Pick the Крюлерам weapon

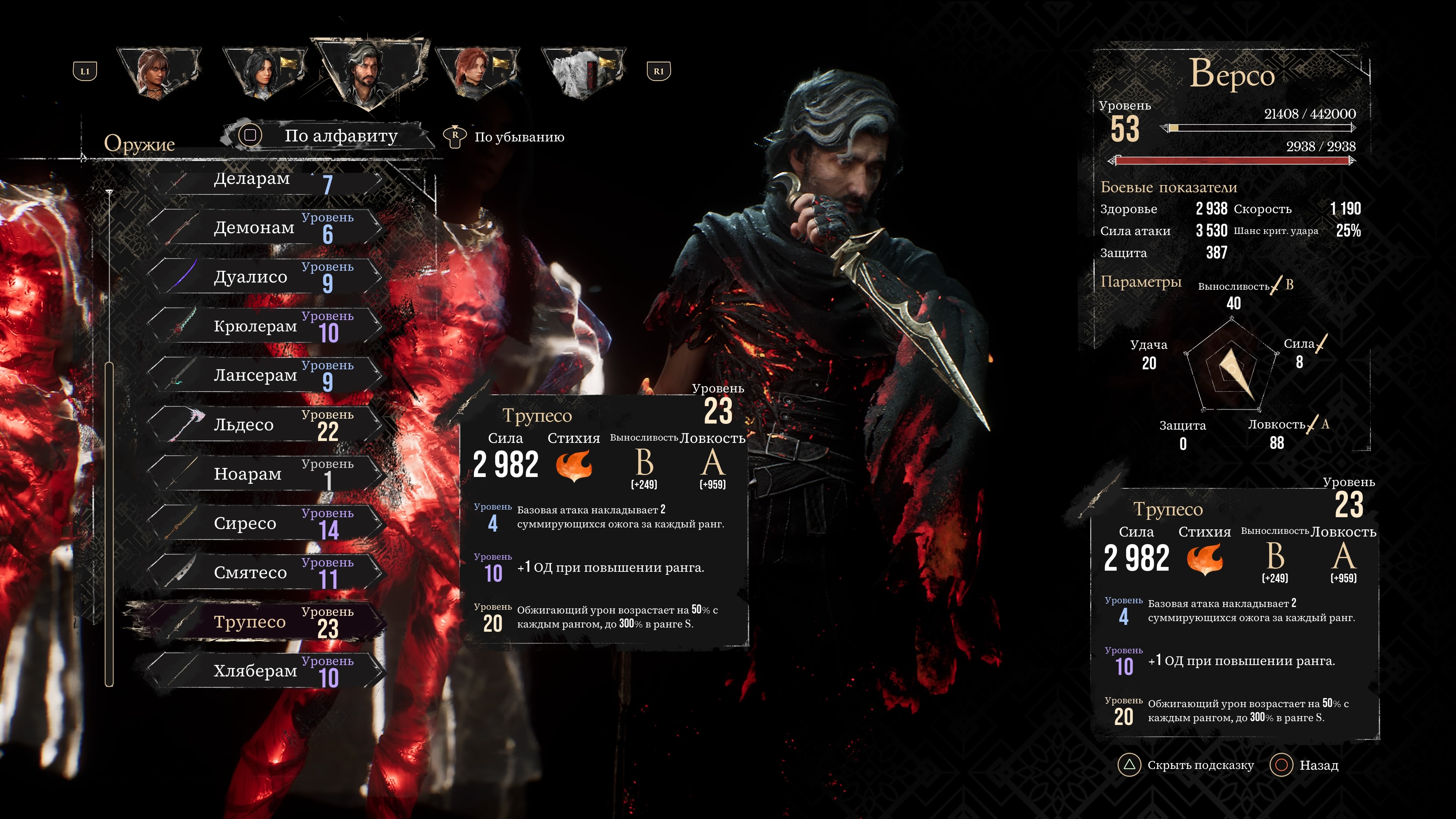(266, 326)
